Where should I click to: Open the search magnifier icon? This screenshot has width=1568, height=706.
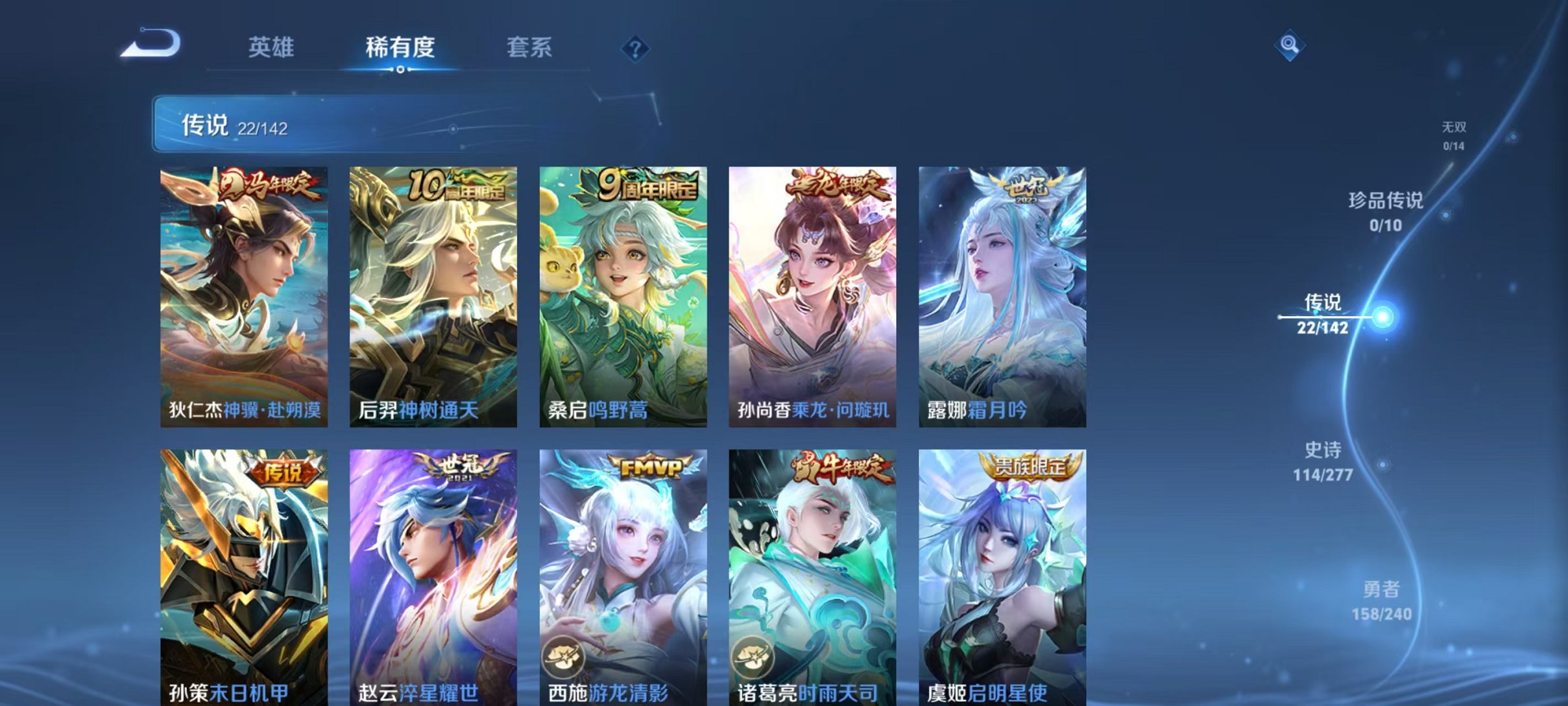click(1291, 46)
